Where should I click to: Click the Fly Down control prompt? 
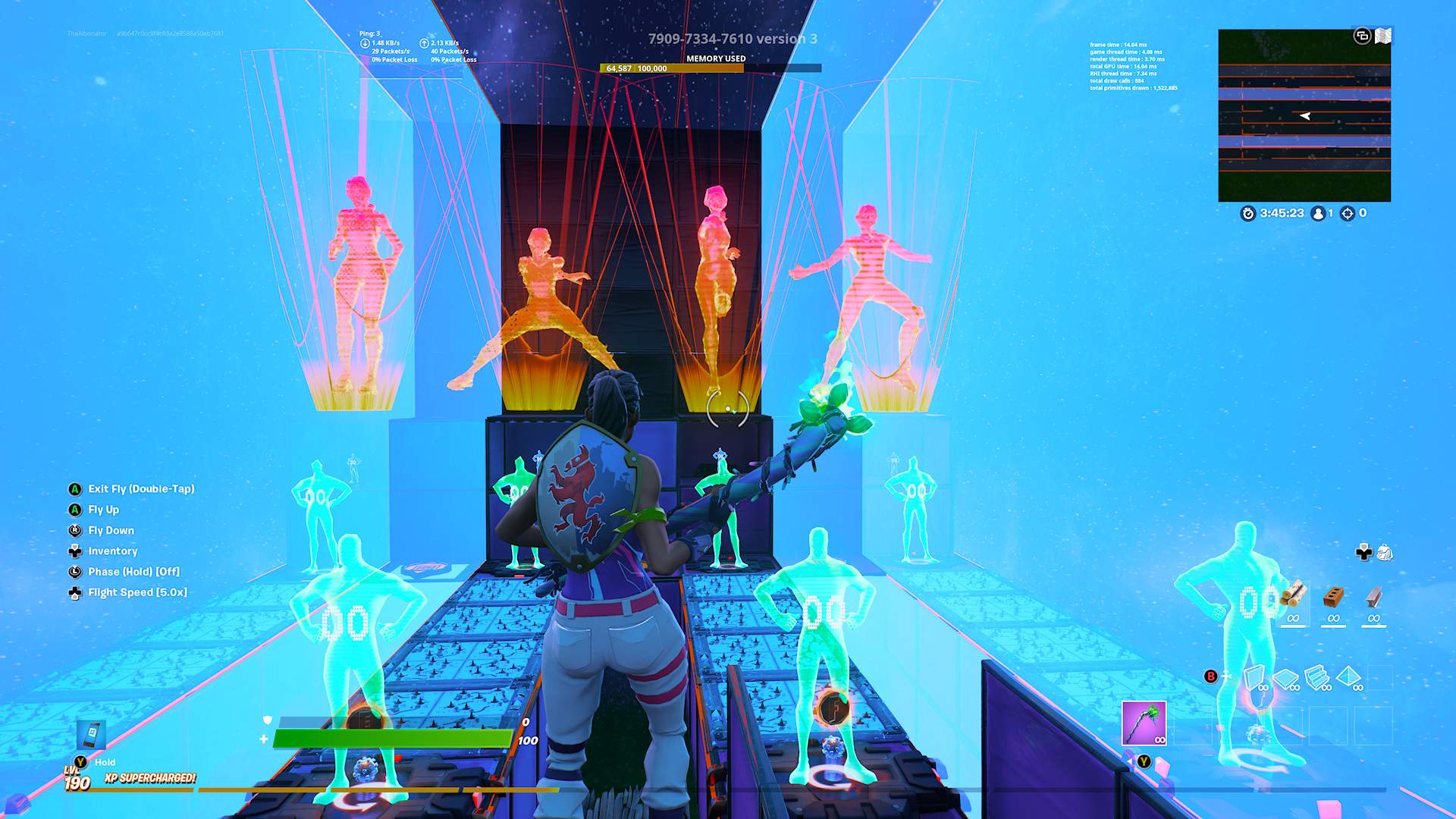click(110, 530)
